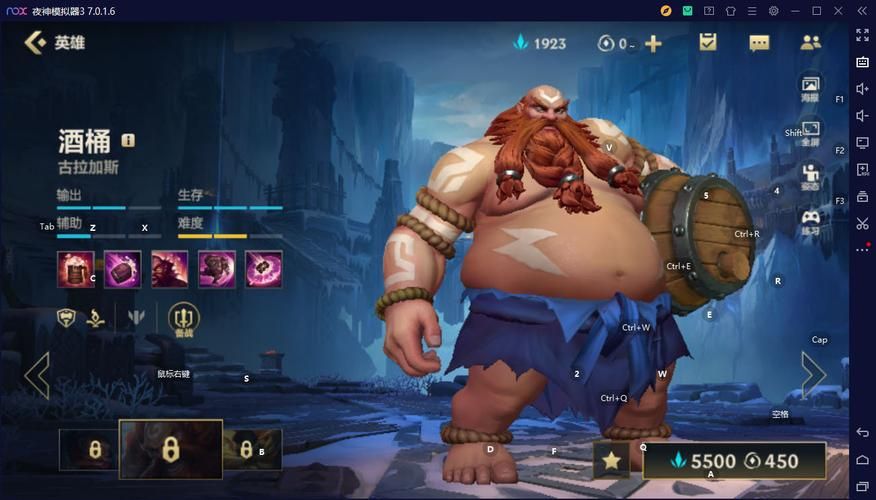Select the Gragas face ability icon
876x500 pixels.
(169, 268)
